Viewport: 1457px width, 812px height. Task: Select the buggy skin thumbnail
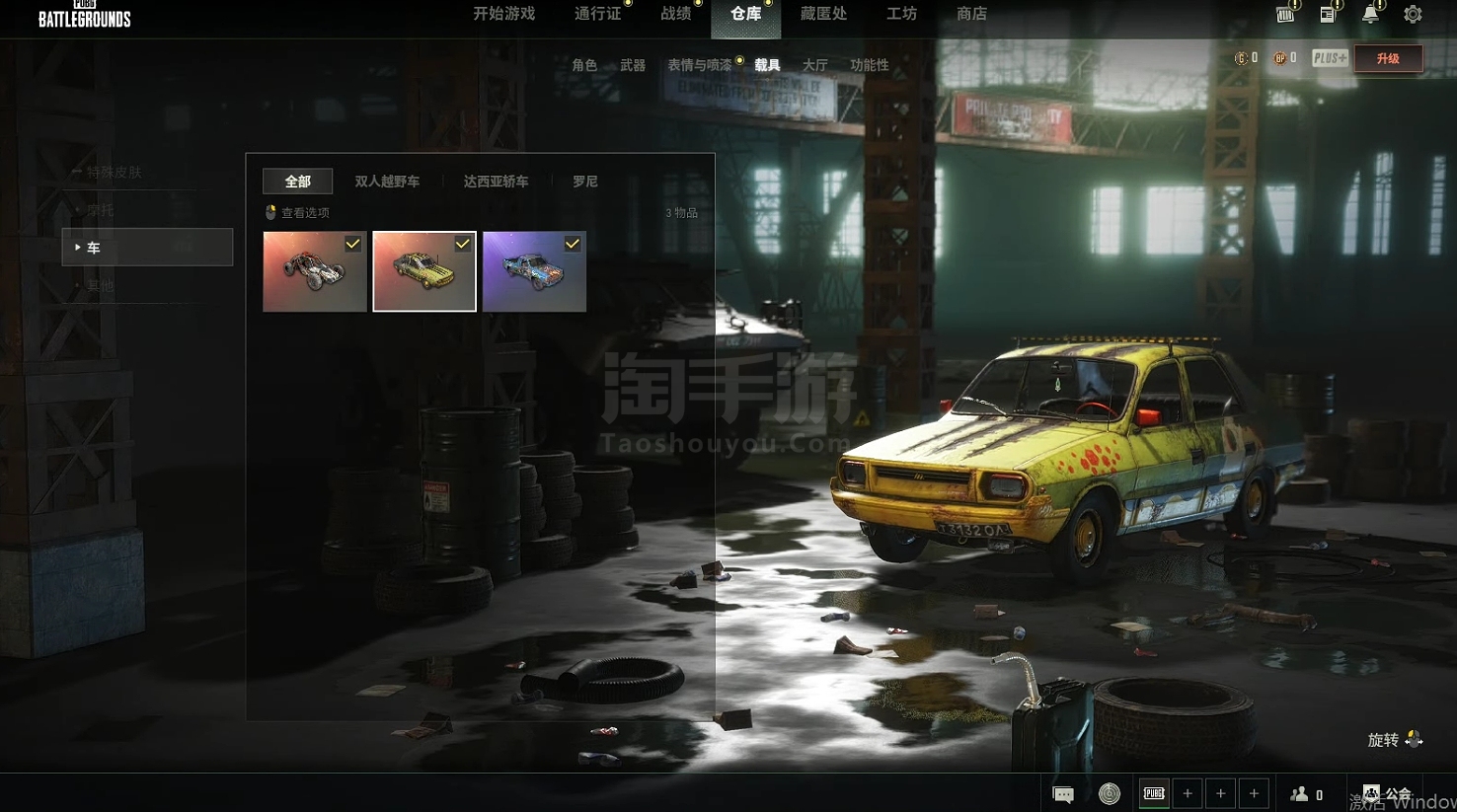coord(315,271)
